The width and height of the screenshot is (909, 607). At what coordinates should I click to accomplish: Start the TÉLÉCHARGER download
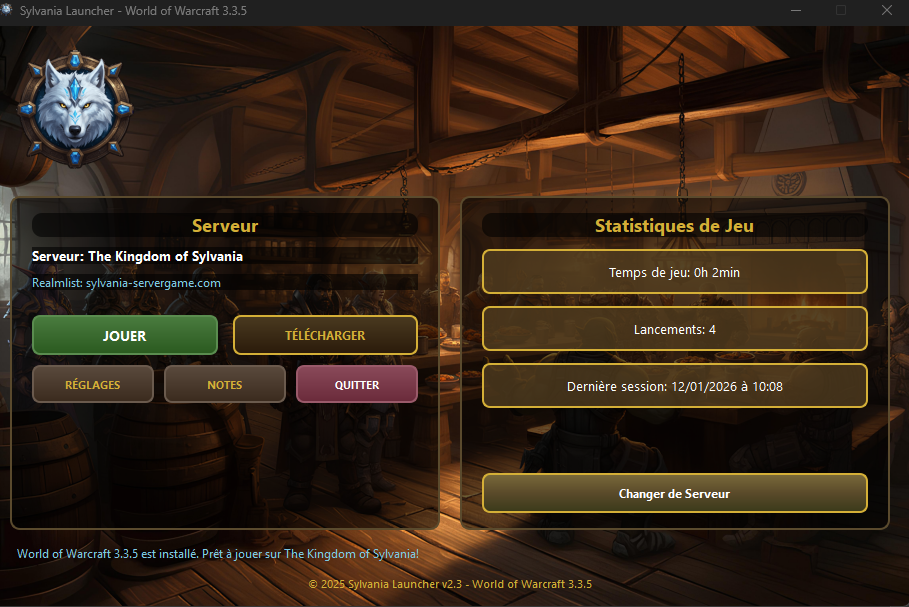point(325,336)
